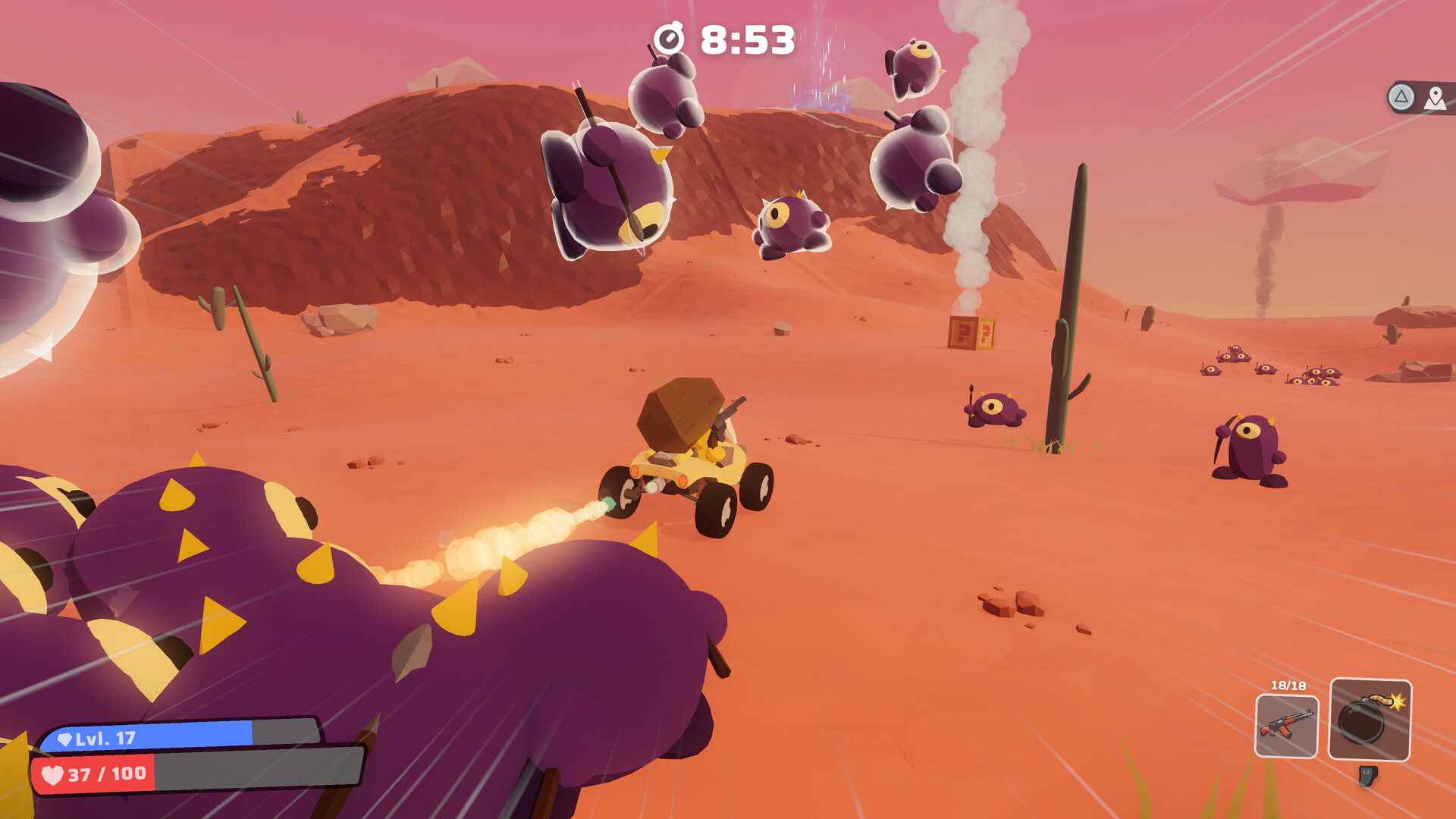Click the 18/18 ammo counter
This screenshot has width=1456, height=819.
[x=1287, y=687]
